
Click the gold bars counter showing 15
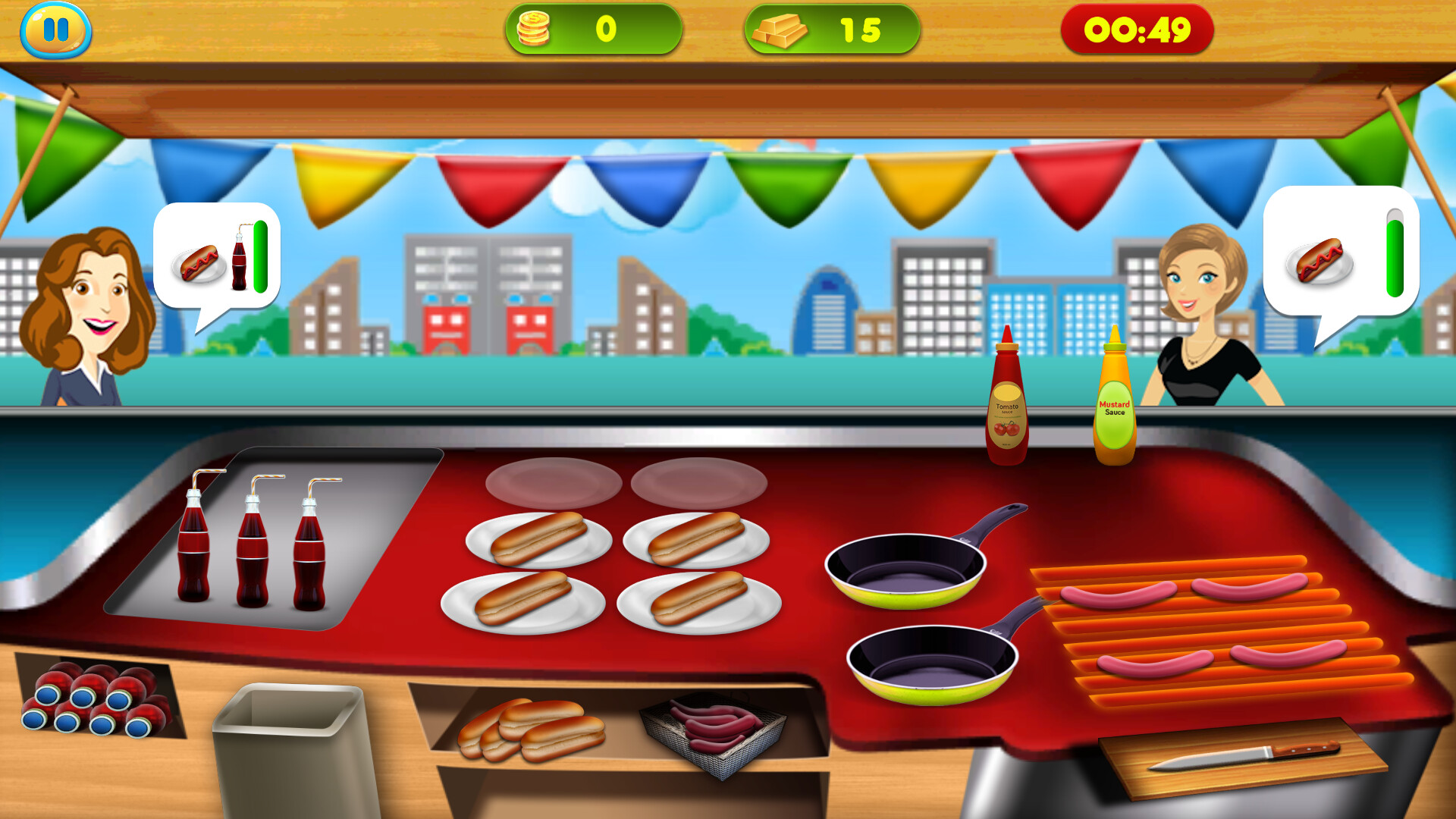tap(834, 29)
